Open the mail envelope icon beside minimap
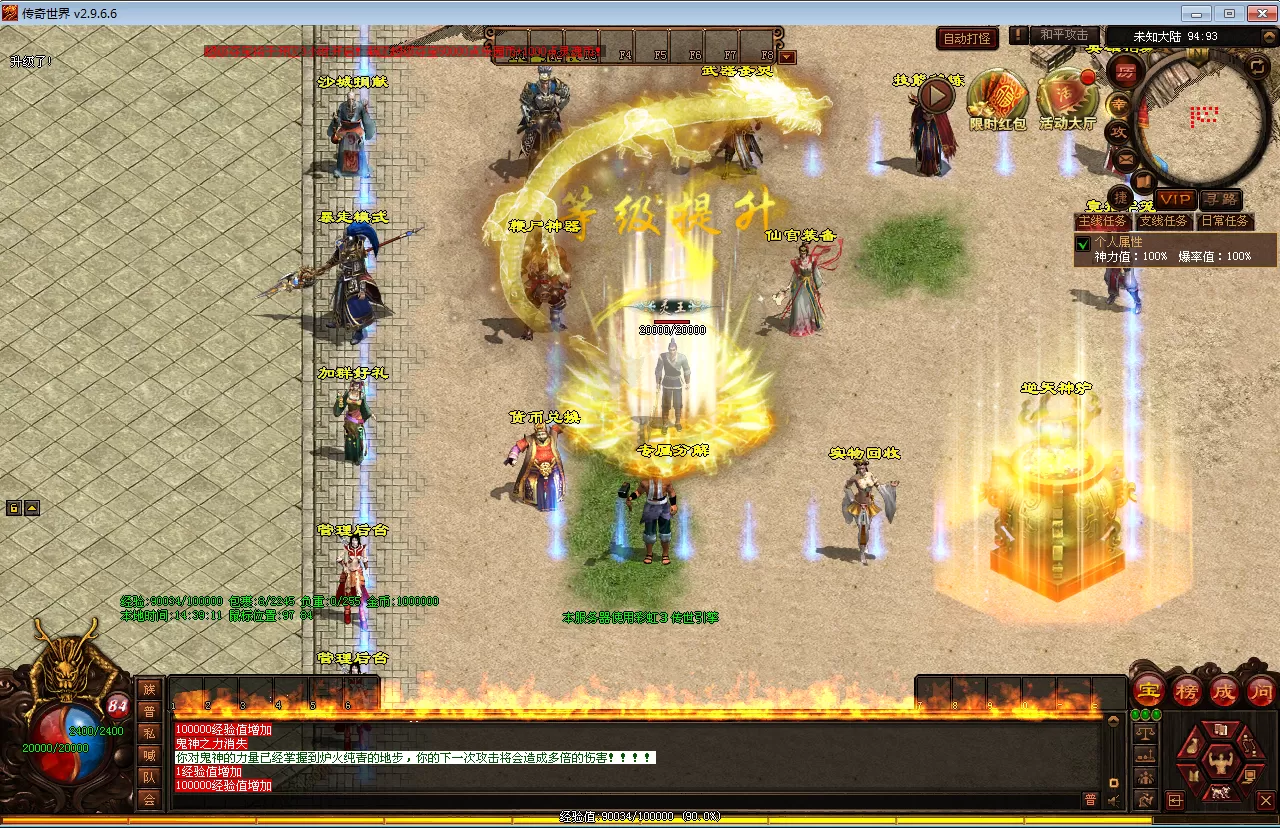The image size is (1280, 828). click(1125, 158)
